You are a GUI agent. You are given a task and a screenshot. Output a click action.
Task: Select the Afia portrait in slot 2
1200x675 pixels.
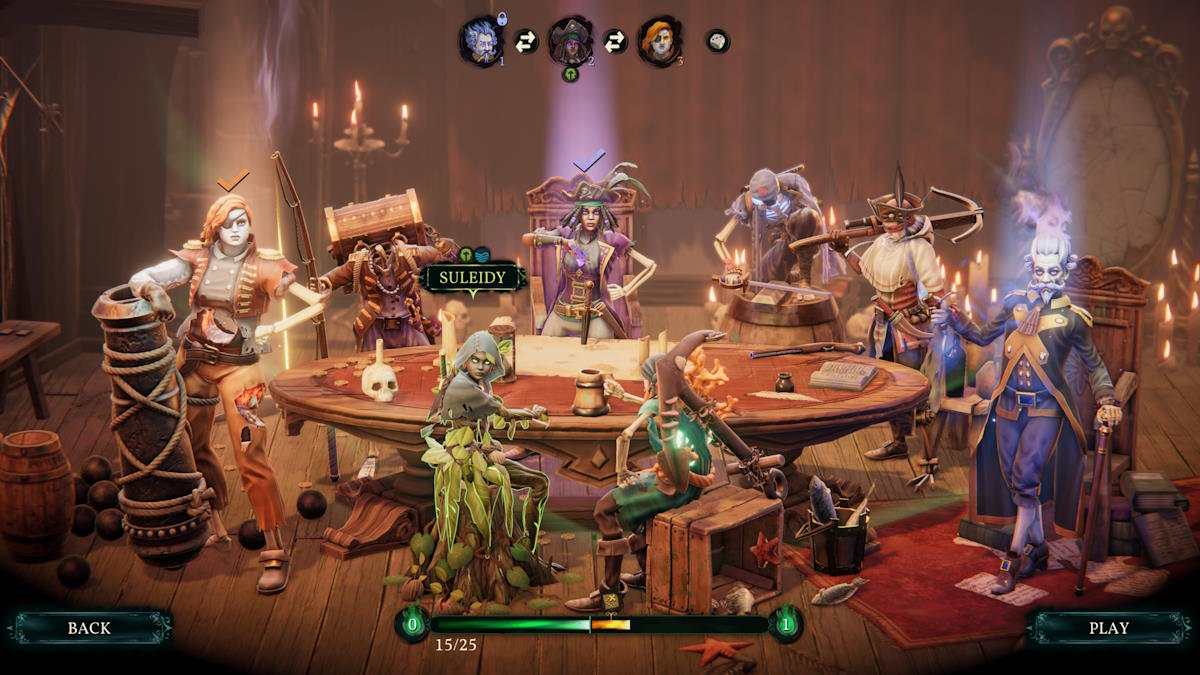570,41
